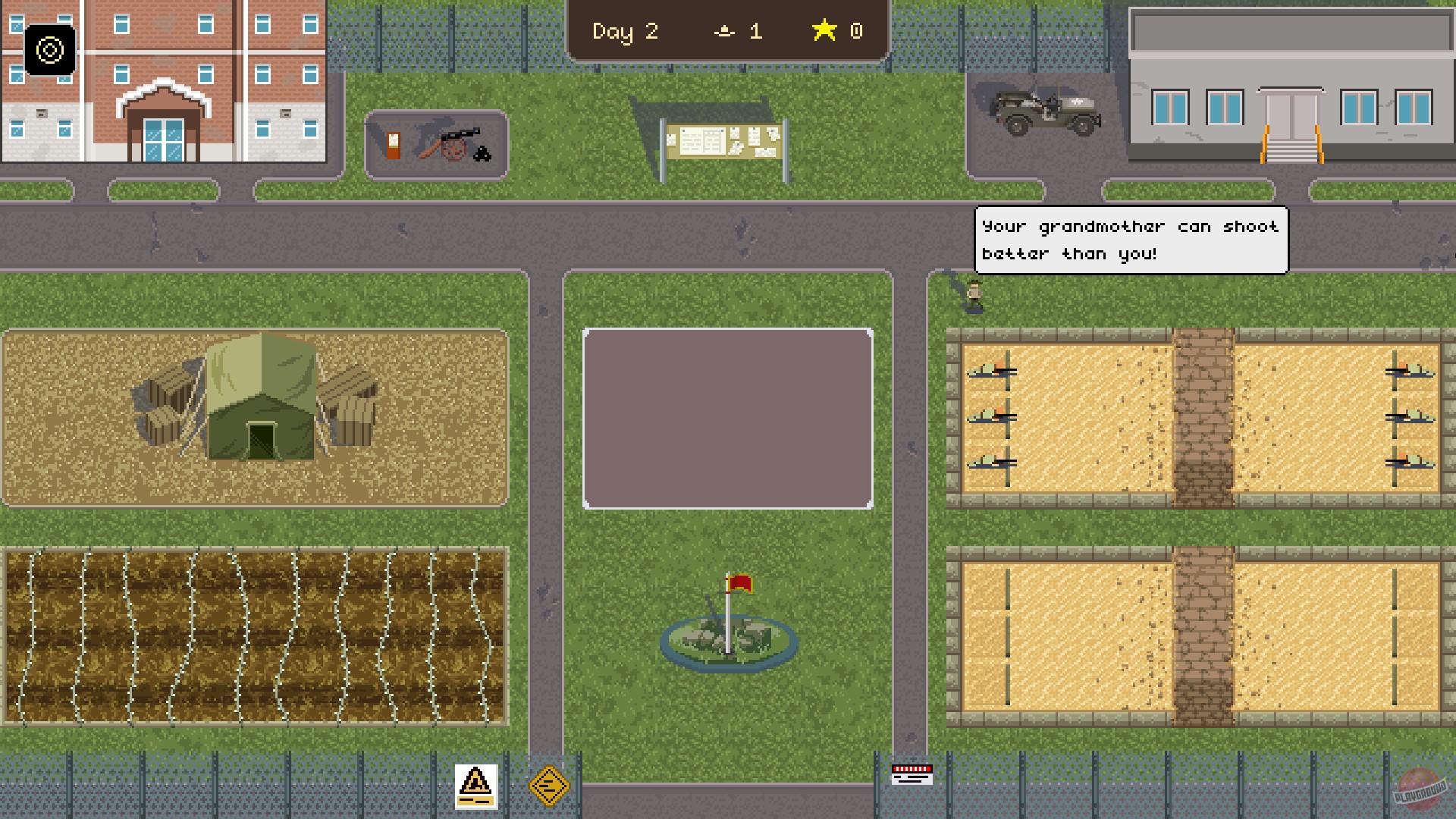Screen dimensions: 1456x819
Task: Click the speech bubble about grandmother shooting
Action: [x=1130, y=239]
